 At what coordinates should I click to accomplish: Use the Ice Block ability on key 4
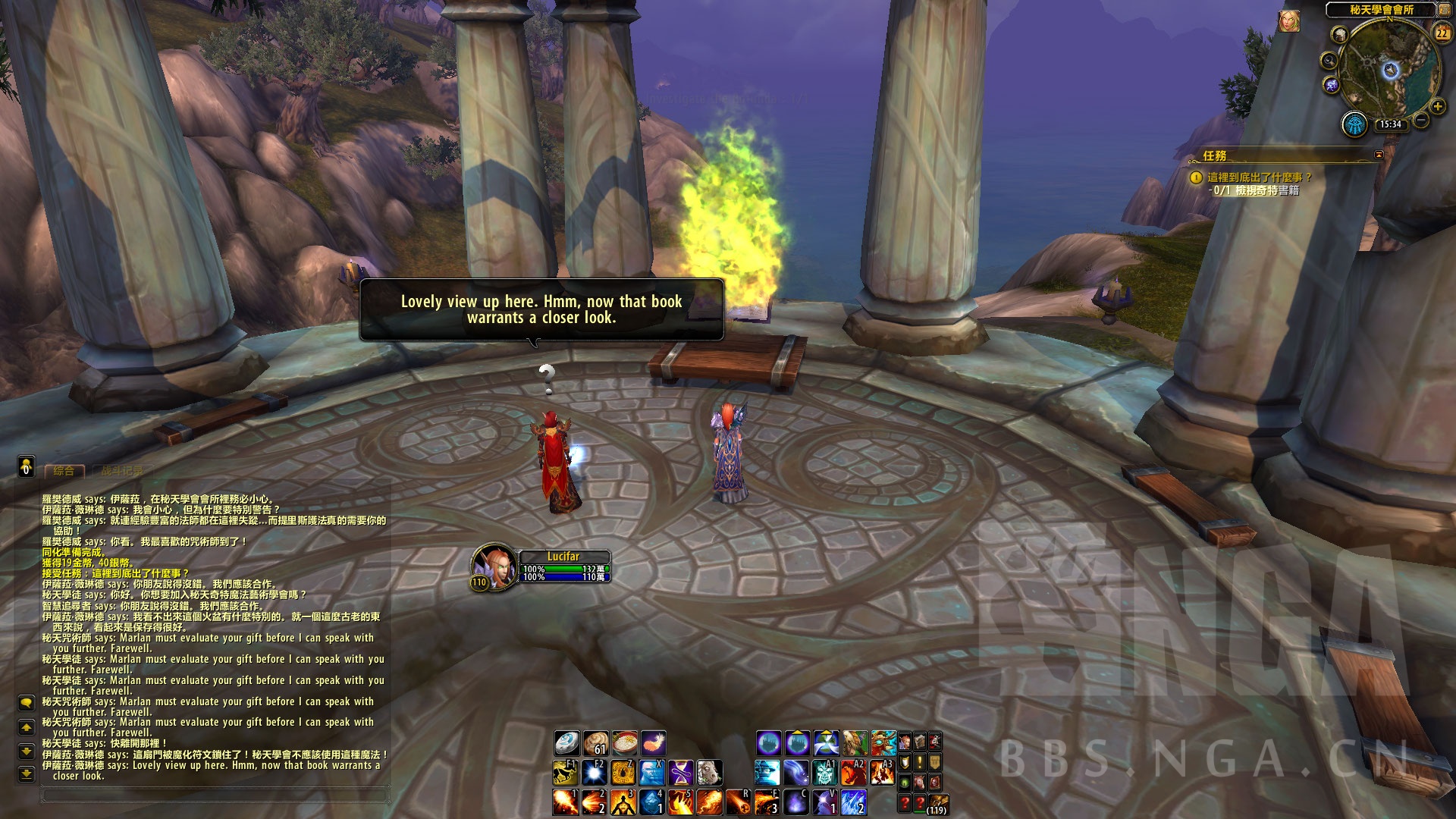pos(651,802)
